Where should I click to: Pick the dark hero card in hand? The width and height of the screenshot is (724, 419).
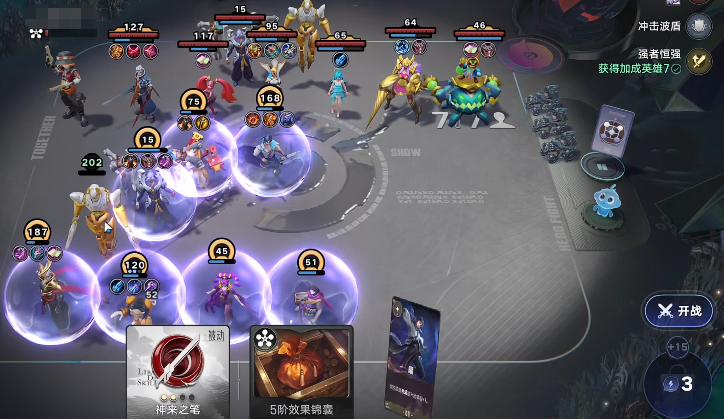(414, 355)
